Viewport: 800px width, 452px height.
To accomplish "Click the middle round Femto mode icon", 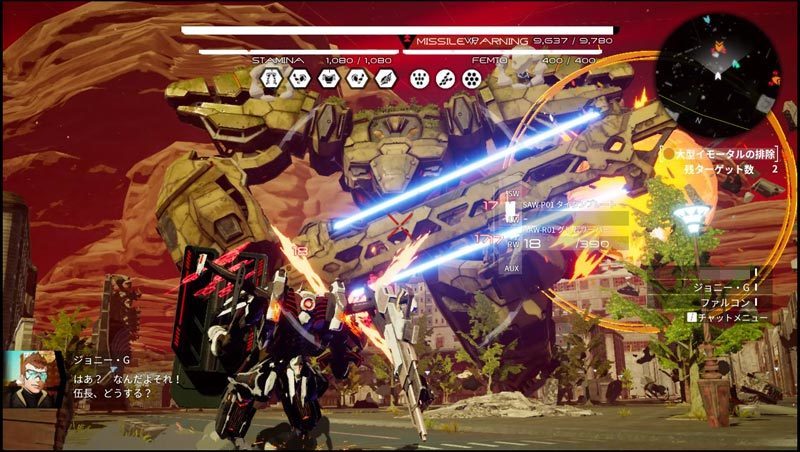I will [444, 79].
